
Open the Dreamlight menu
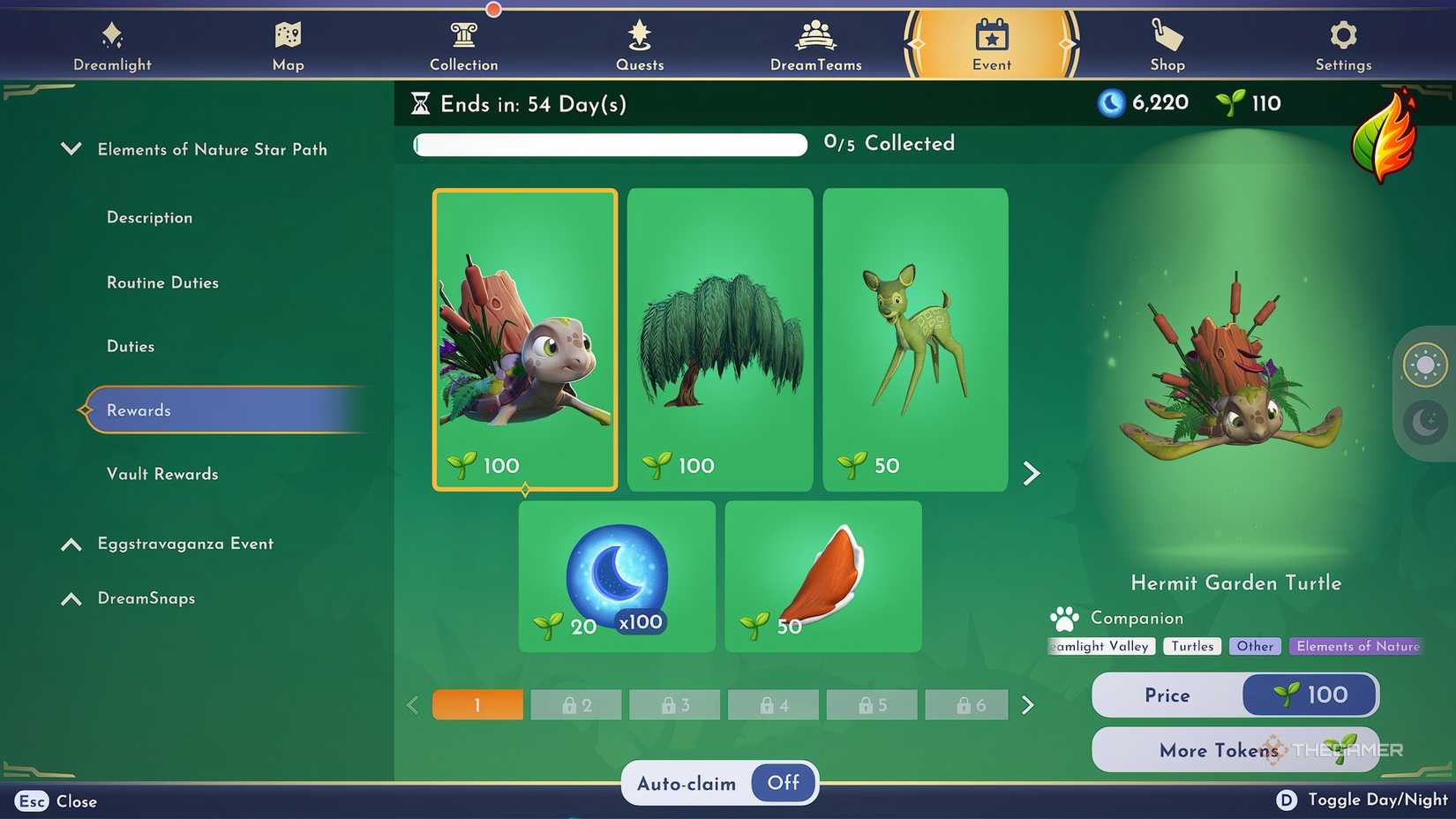point(112,42)
